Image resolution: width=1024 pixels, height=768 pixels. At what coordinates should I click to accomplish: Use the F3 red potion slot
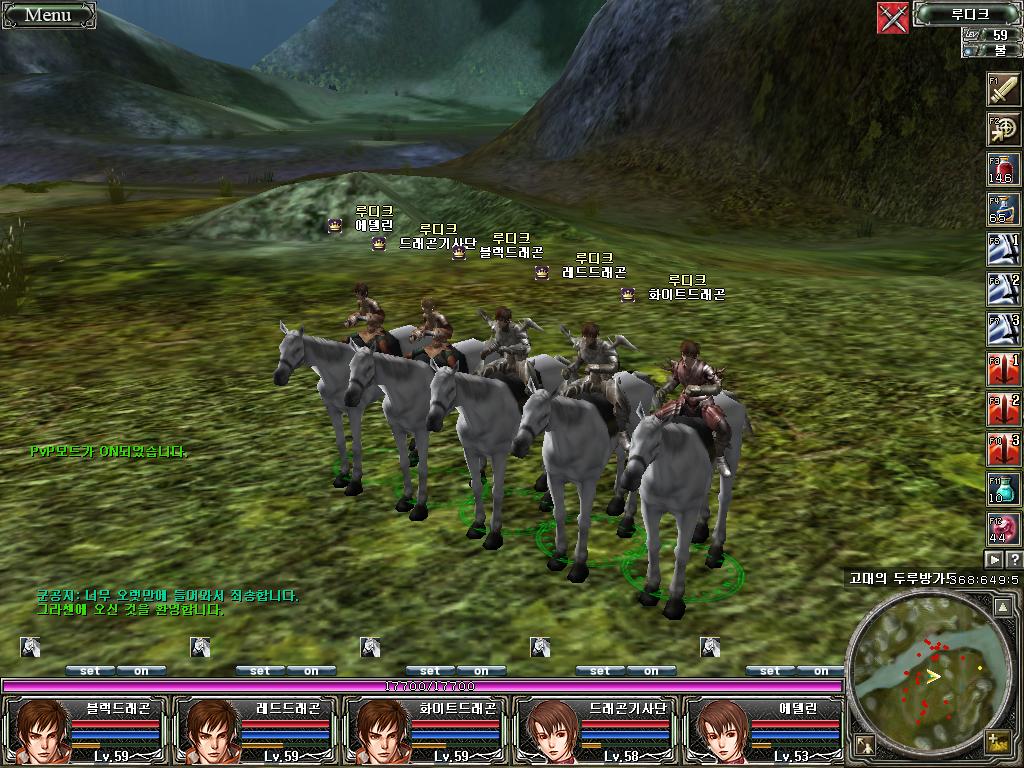click(1003, 170)
